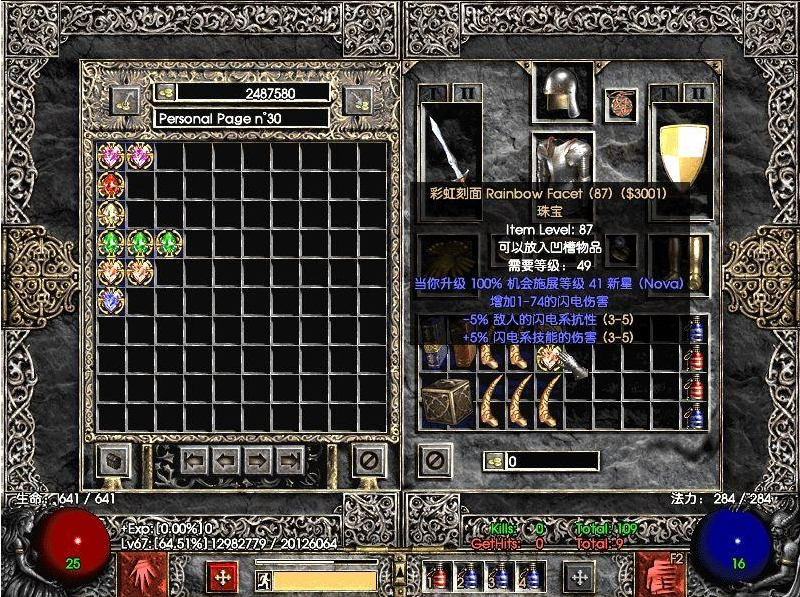Open the left-hand attack skill selector
This screenshot has height=597, width=800.
(x=138, y=574)
